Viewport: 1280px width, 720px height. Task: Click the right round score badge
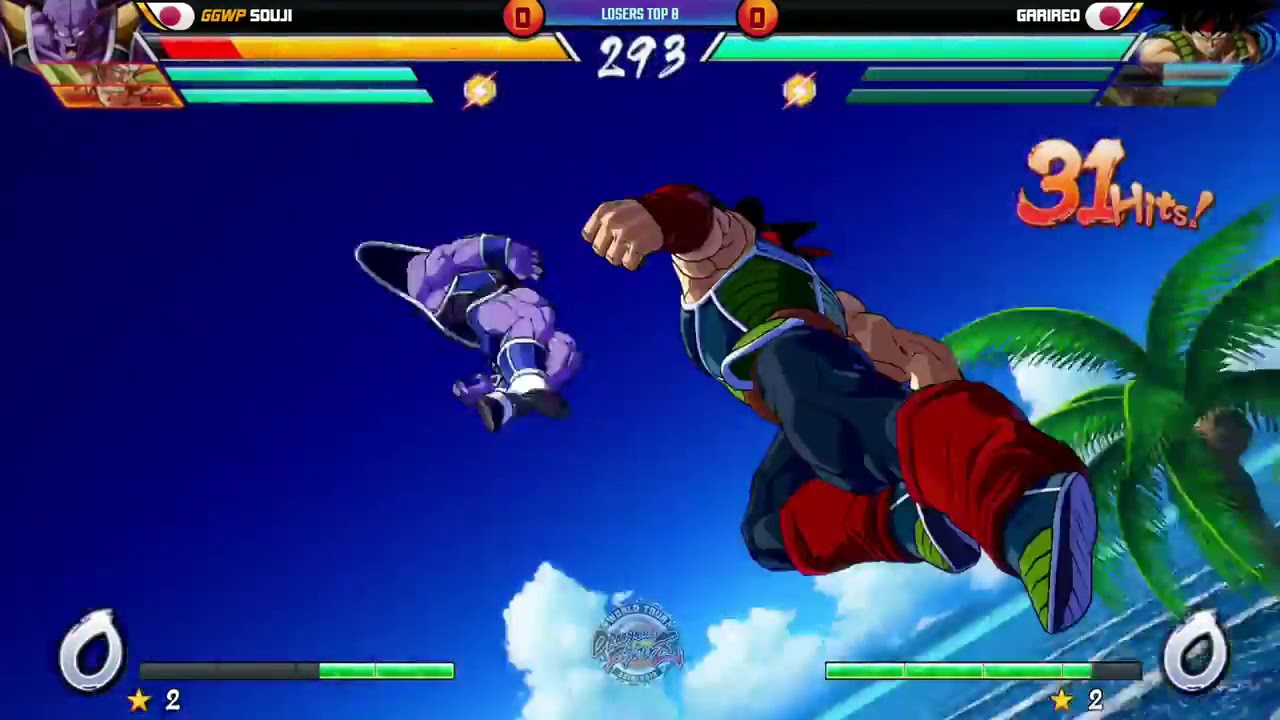click(x=758, y=15)
